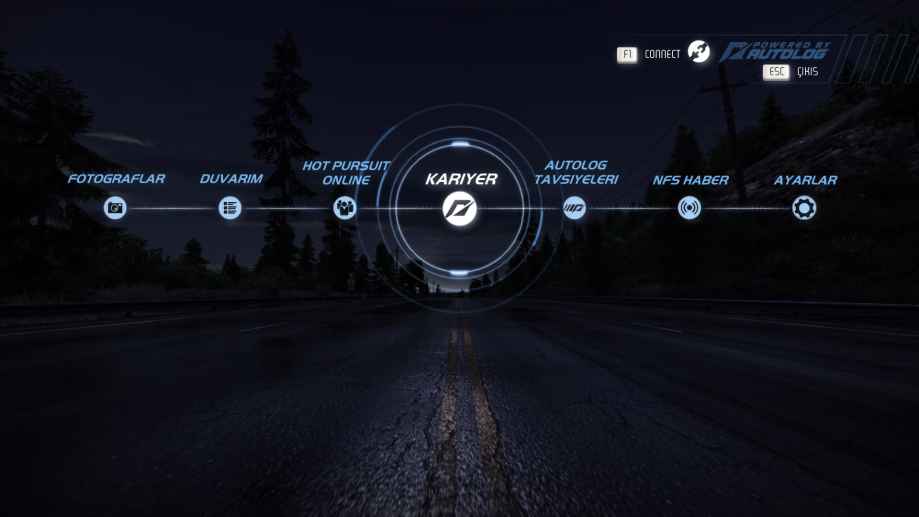The width and height of the screenshot is (919, 517).
Task: Show the NFS Haber news
Action: tap(689, 208)
